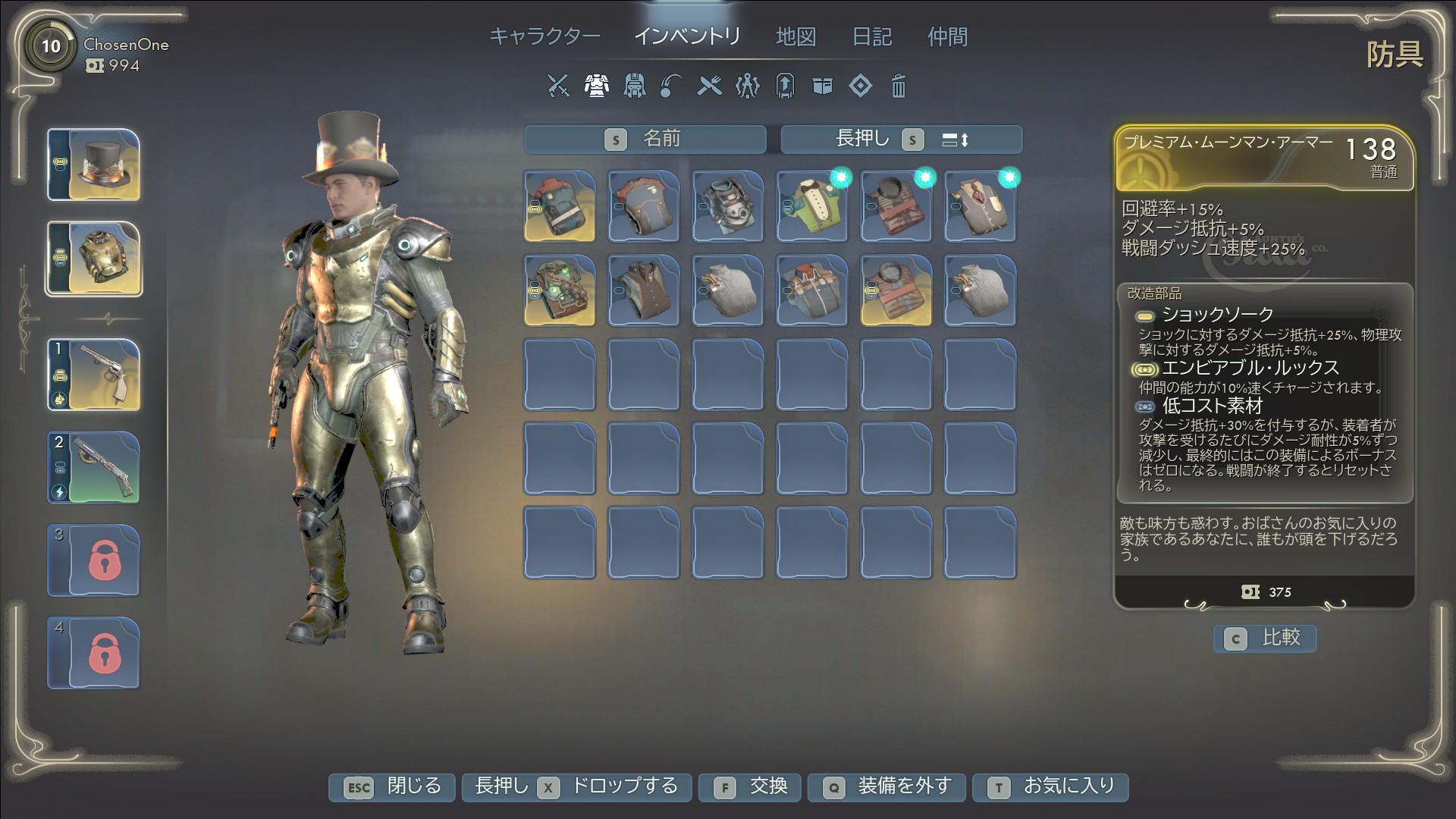Click the 装備を外す unequip button

[x=886, y=787]
